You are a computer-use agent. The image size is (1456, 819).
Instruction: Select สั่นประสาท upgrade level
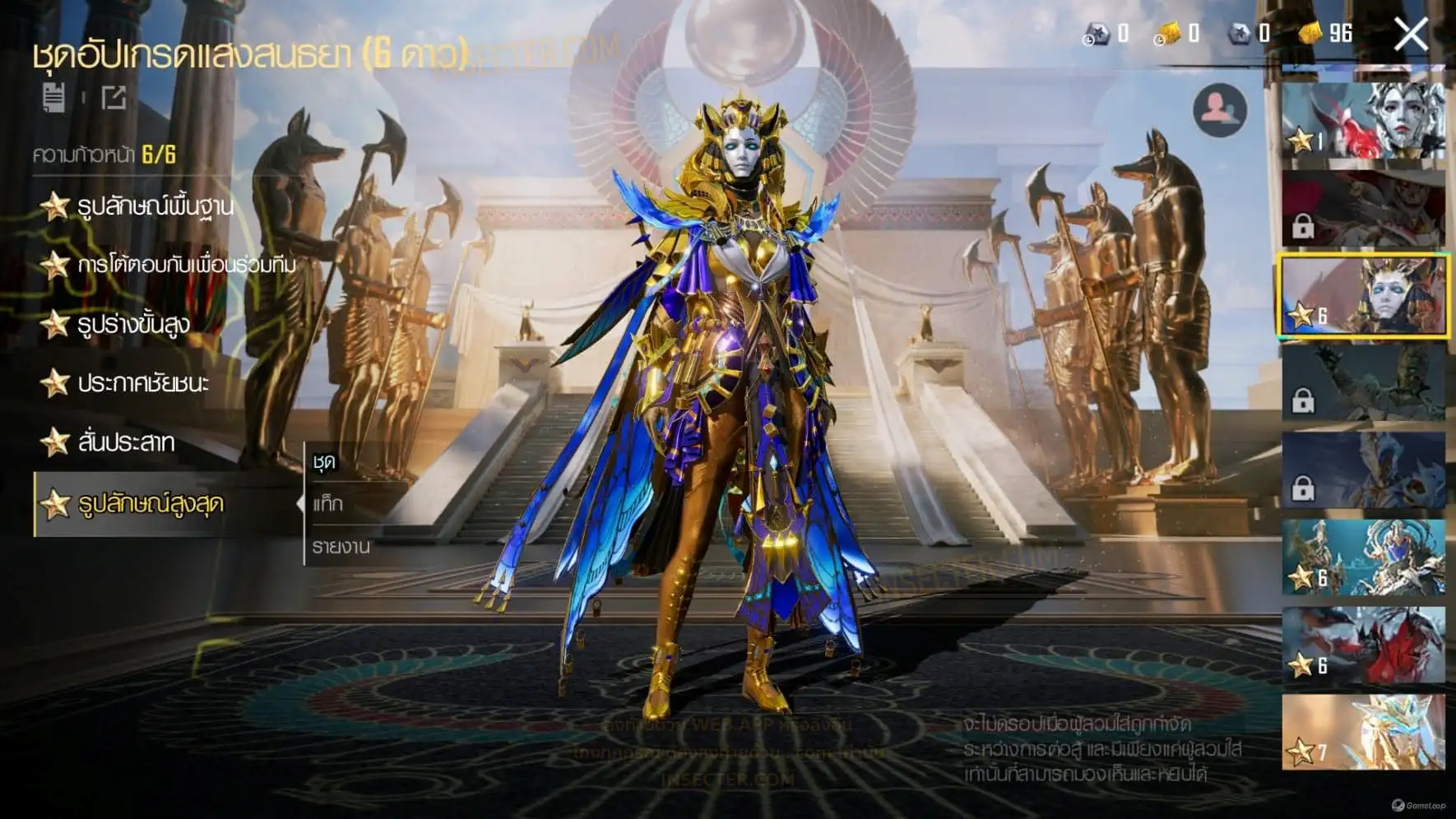[125, 442]
